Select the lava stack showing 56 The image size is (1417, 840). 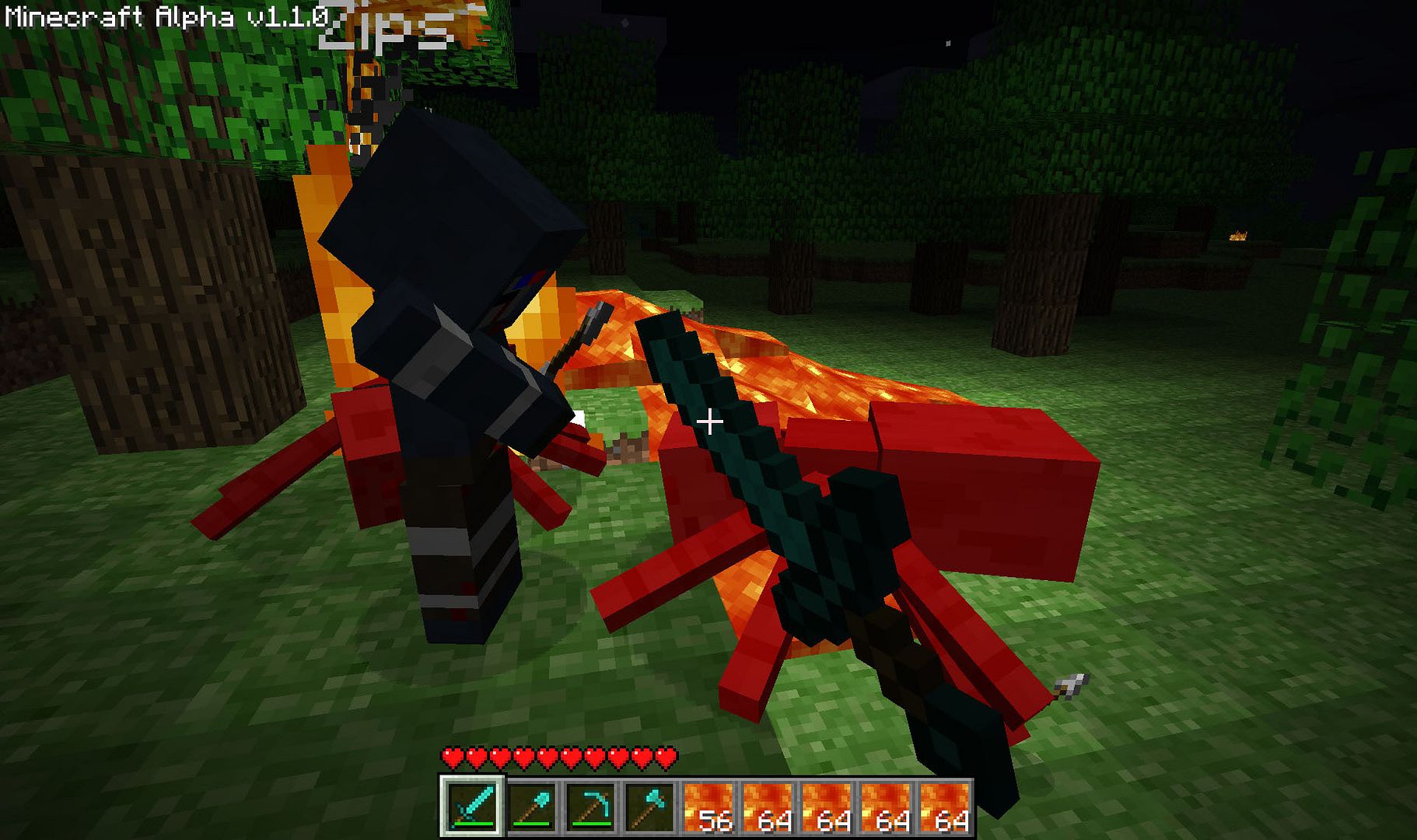[x=708, y=807]
